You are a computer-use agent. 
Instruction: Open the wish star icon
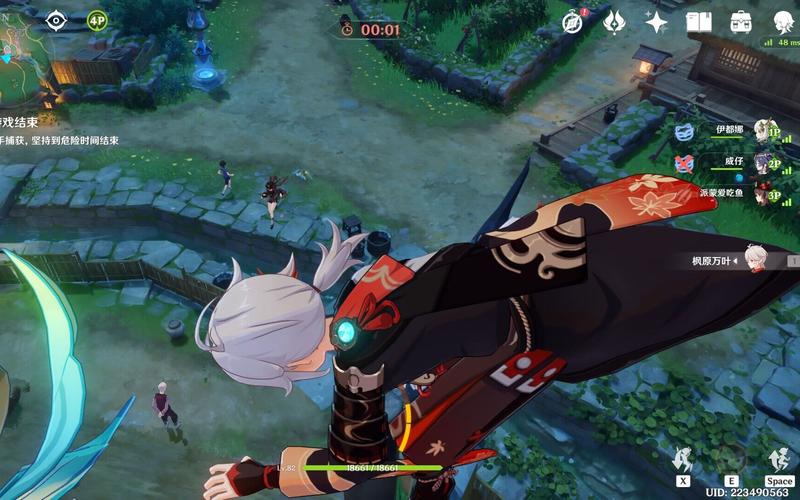657,22
